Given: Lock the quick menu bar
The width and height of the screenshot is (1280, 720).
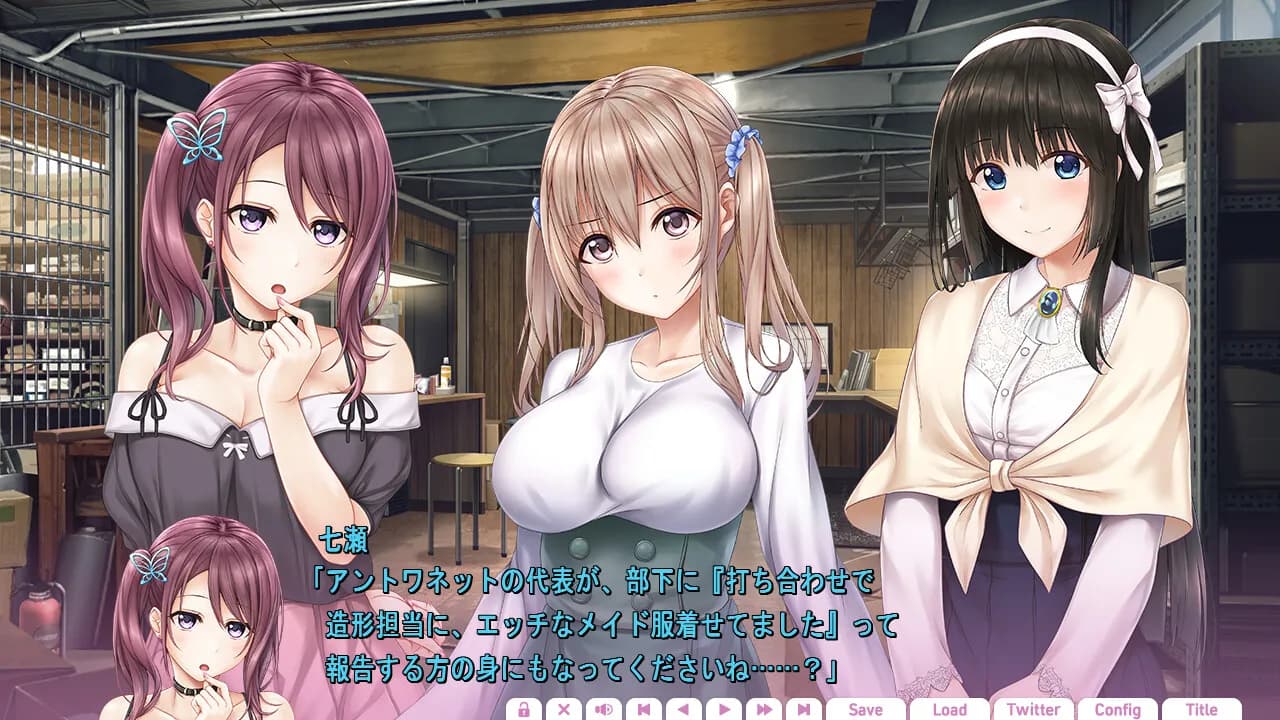Looking at the screenshot, I should (x=524, y=708).
